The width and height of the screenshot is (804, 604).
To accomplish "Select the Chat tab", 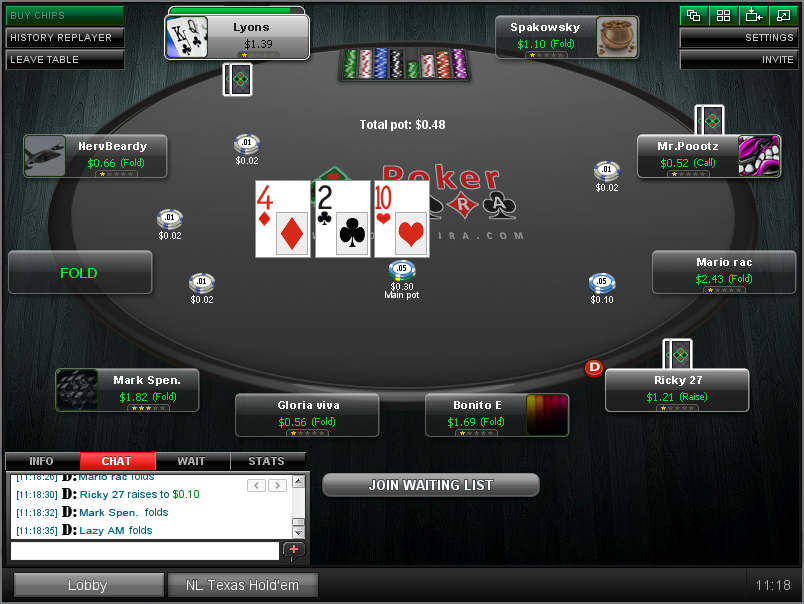I will [117, 461].
